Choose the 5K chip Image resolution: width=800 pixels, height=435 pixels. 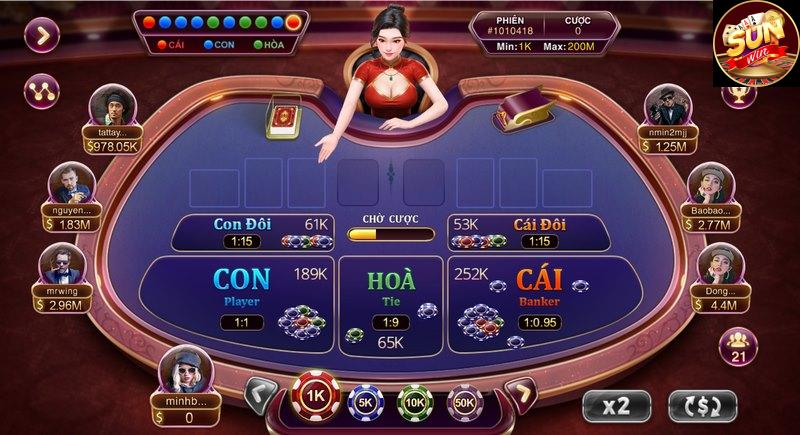pyautogui.click(x=364, y=401)
